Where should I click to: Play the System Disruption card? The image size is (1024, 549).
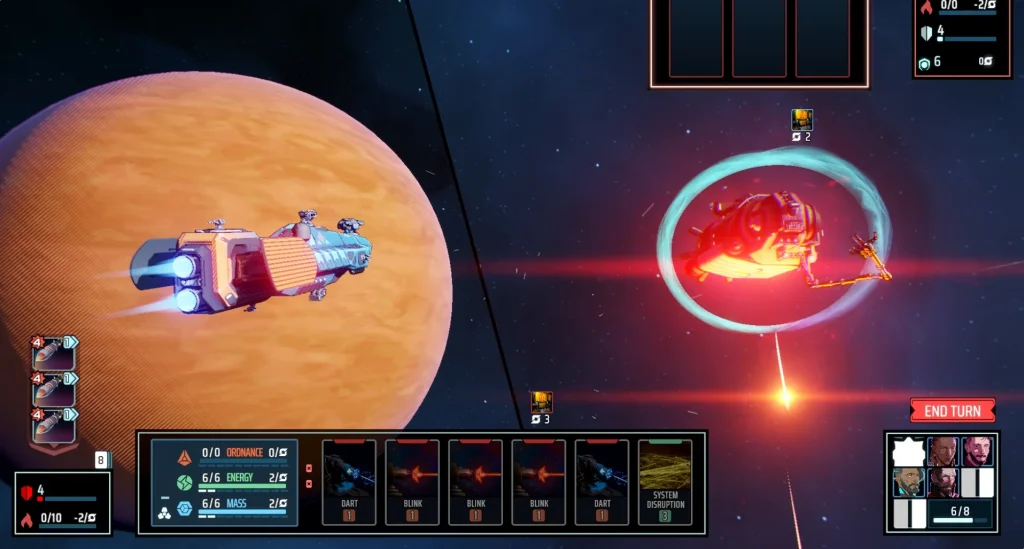(x=665, y=482)
